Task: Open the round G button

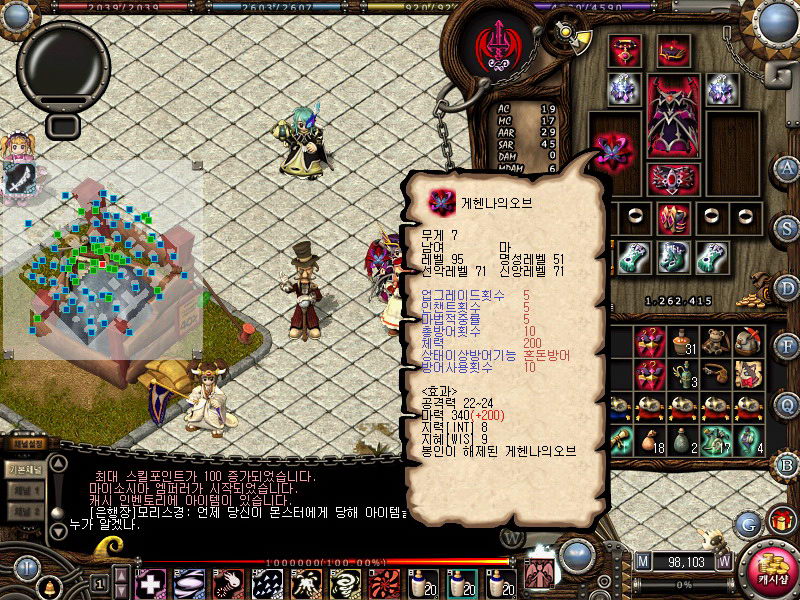Action: tap(747, 523)
